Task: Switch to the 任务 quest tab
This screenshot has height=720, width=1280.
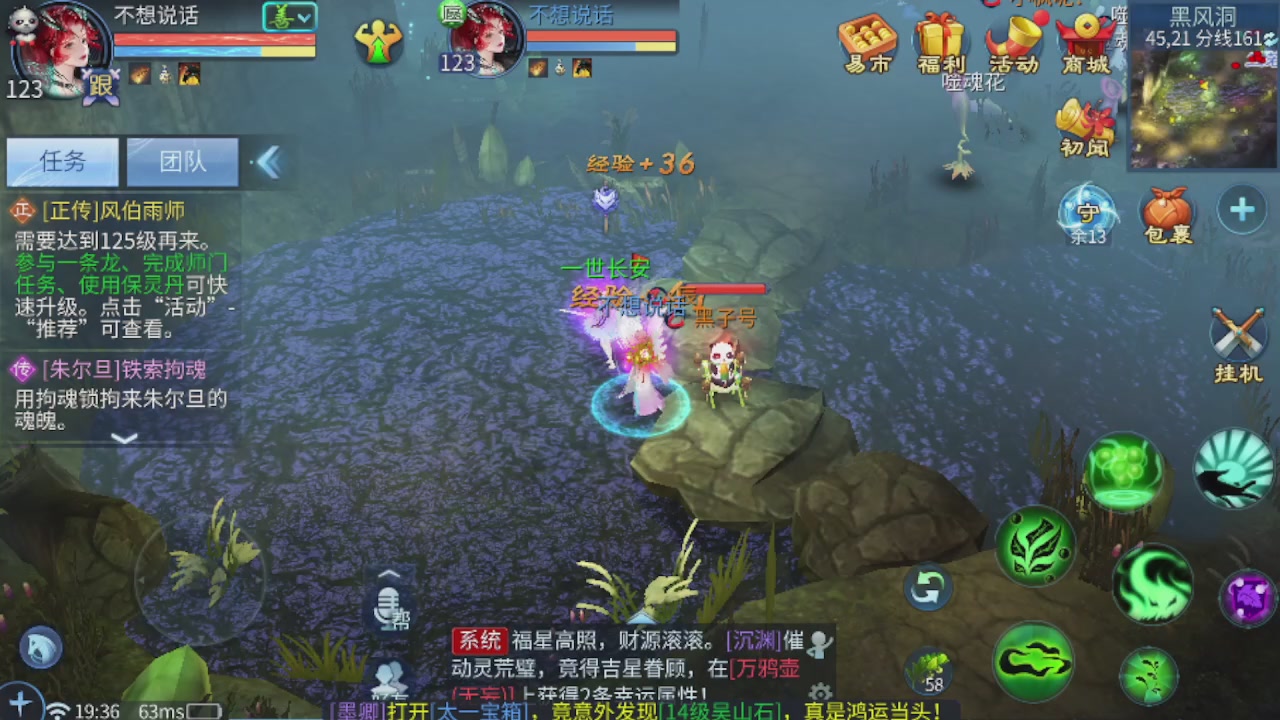Action: [x=62, y=162]
